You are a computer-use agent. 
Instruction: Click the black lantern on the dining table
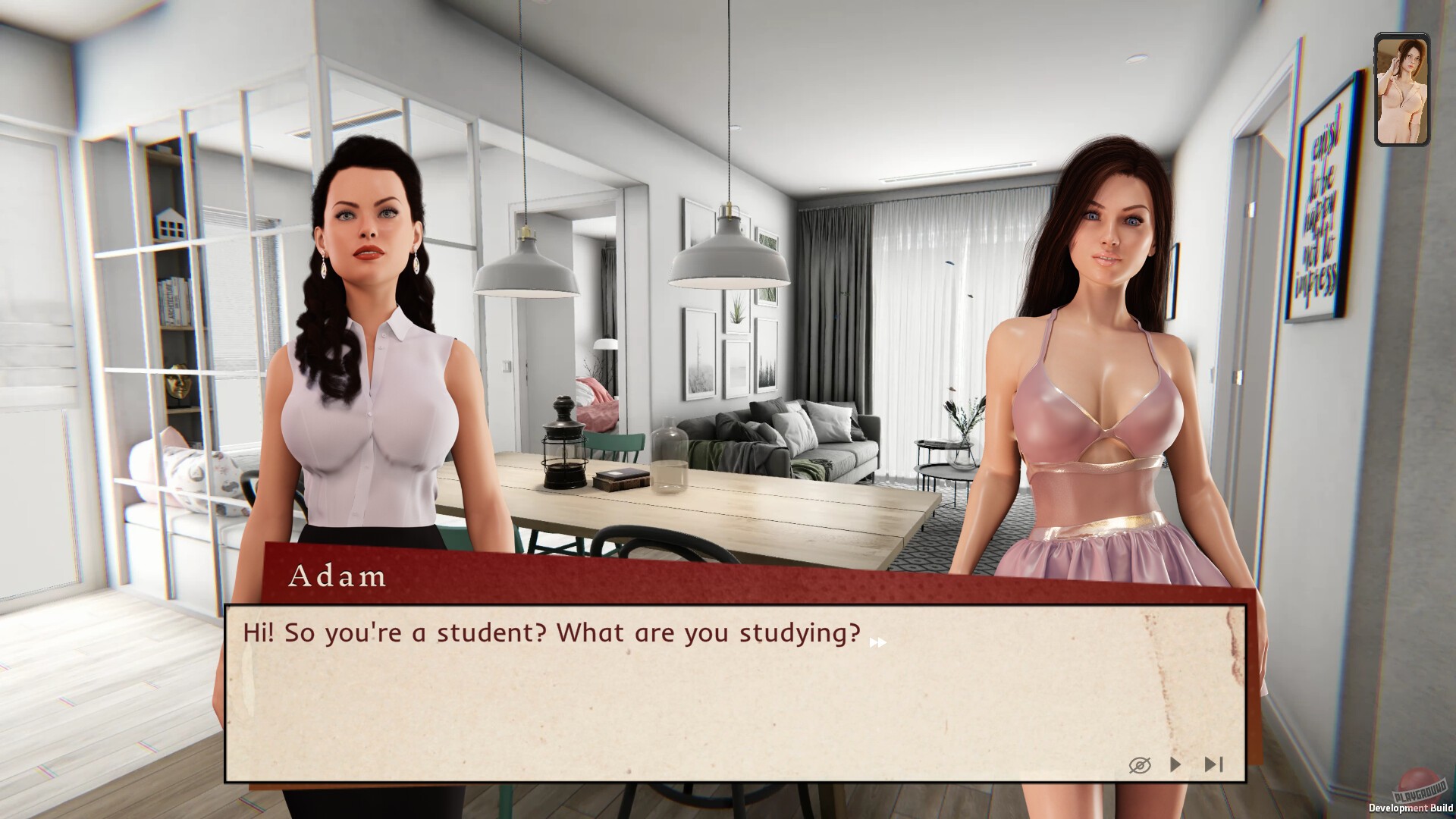(563, 455)
